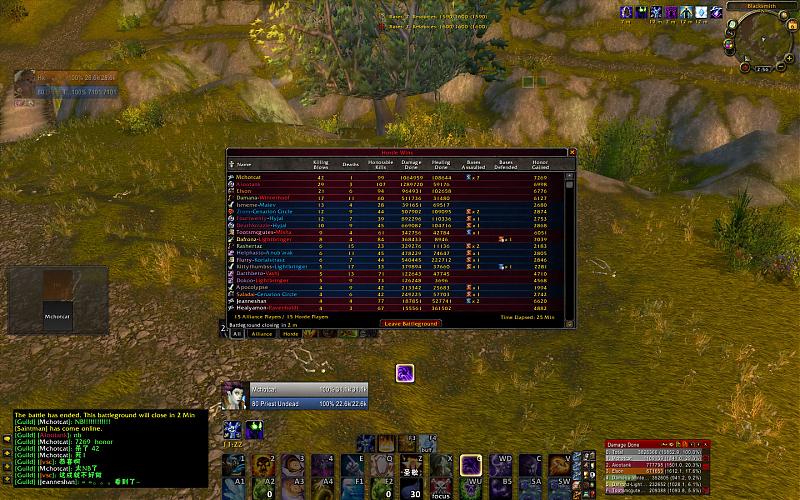Sort scoreboard by Damage Done column
Viewport: 800px width, 500px height.
coord(410,164)
